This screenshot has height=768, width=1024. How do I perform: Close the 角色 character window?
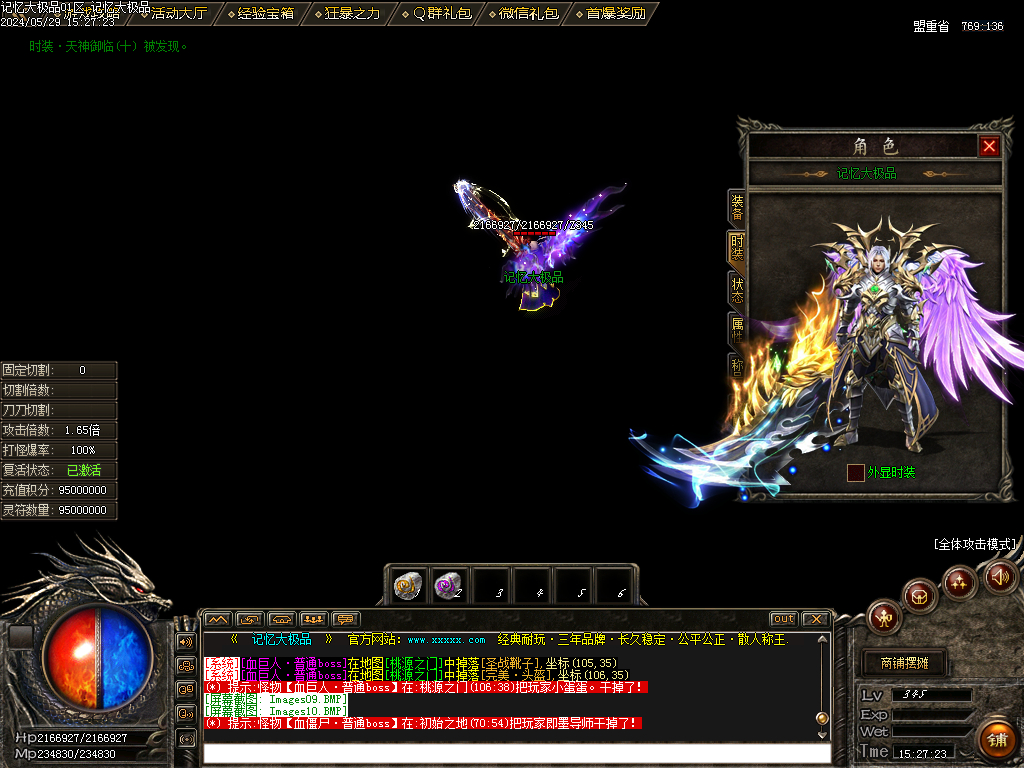point(989,147)
